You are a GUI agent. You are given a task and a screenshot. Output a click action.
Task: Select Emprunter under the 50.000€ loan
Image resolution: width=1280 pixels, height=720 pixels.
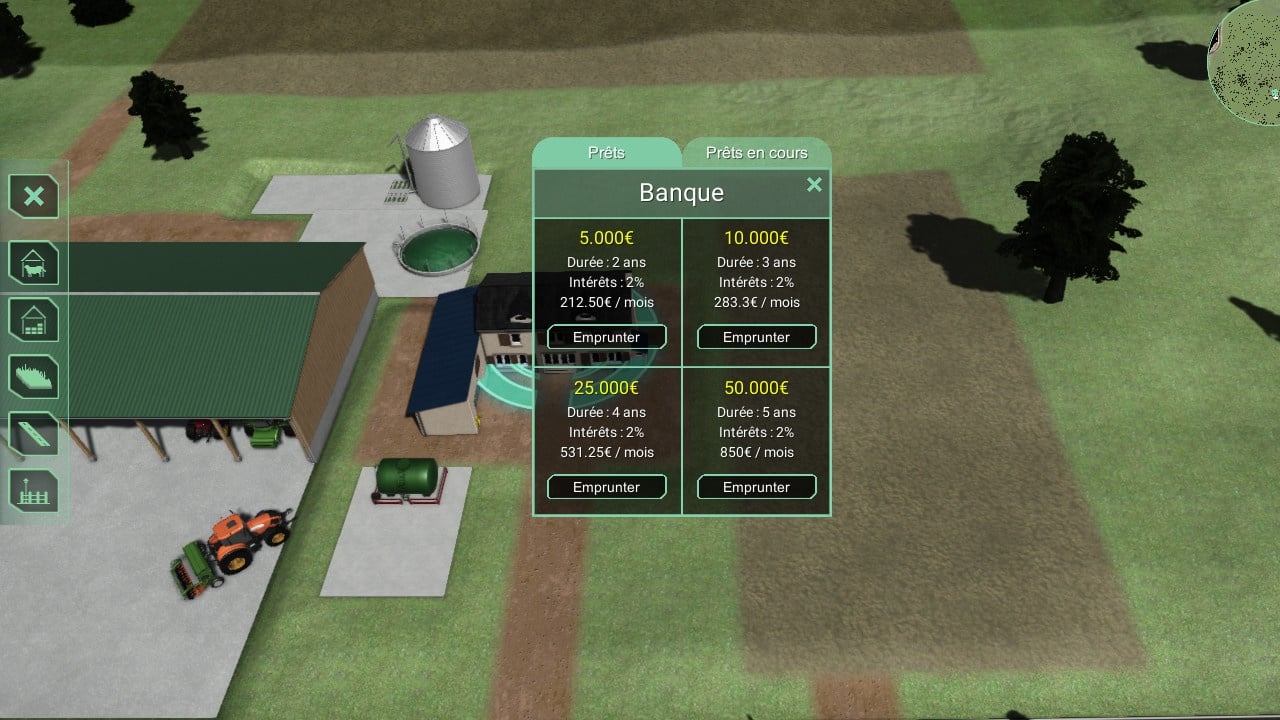point(756,487)
